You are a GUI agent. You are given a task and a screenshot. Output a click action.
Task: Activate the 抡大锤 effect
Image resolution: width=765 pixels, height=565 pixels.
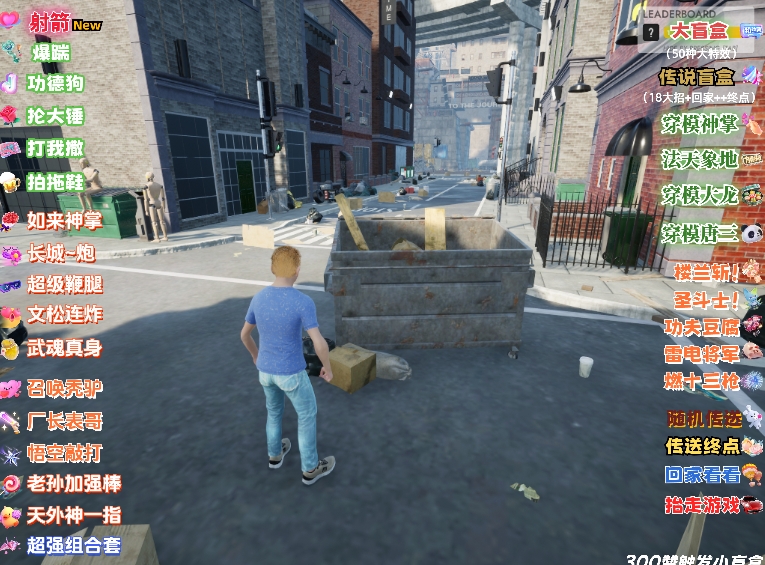[56, 115]
